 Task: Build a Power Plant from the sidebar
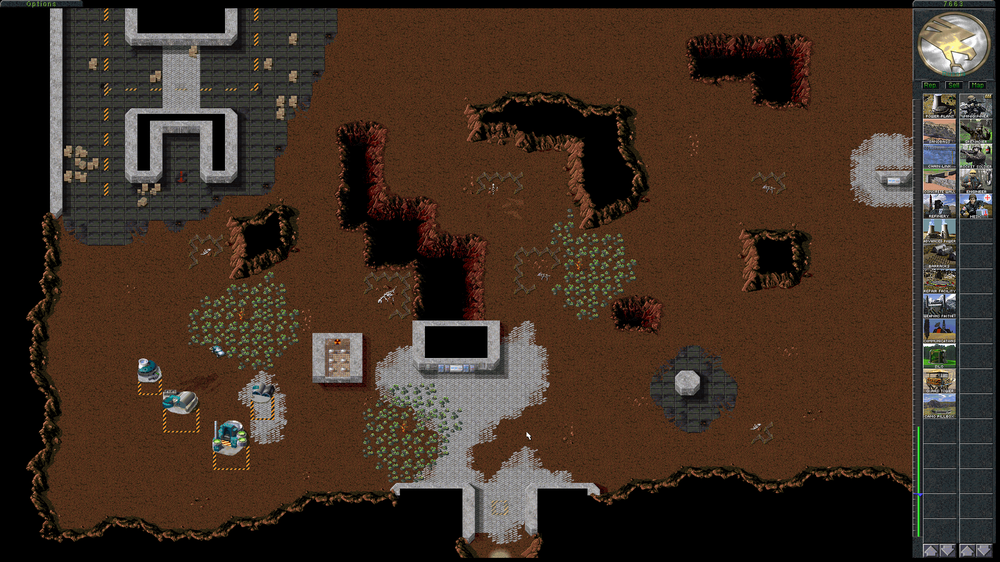pos(940,107)
